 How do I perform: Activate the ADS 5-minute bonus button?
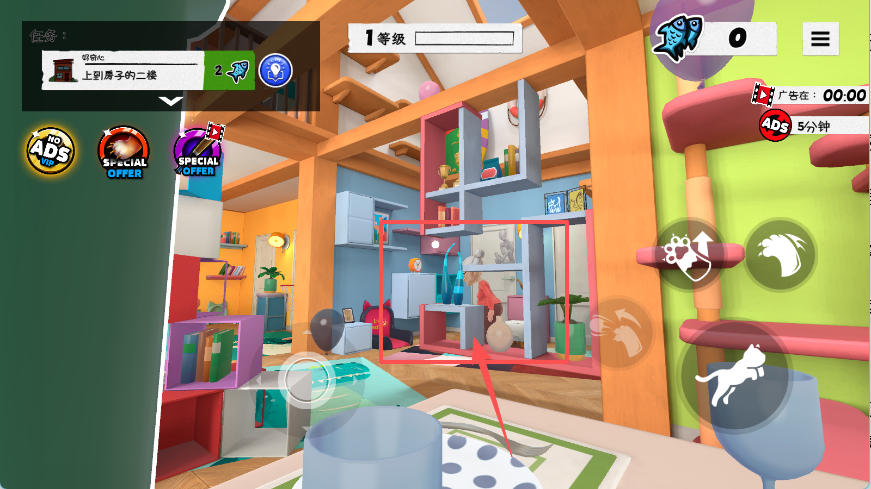tap(775, 125)
